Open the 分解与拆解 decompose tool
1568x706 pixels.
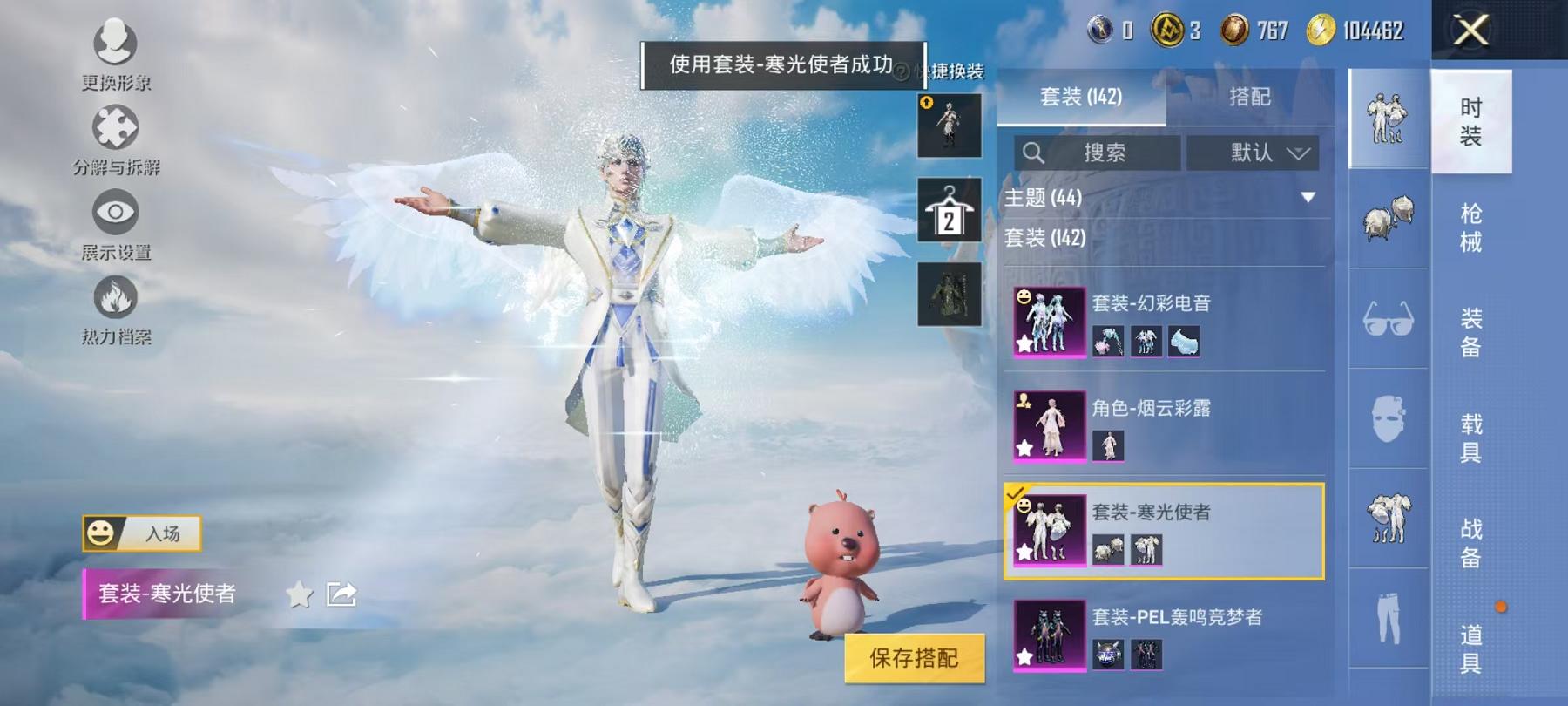pyautogui.click(x=117, y=126)
